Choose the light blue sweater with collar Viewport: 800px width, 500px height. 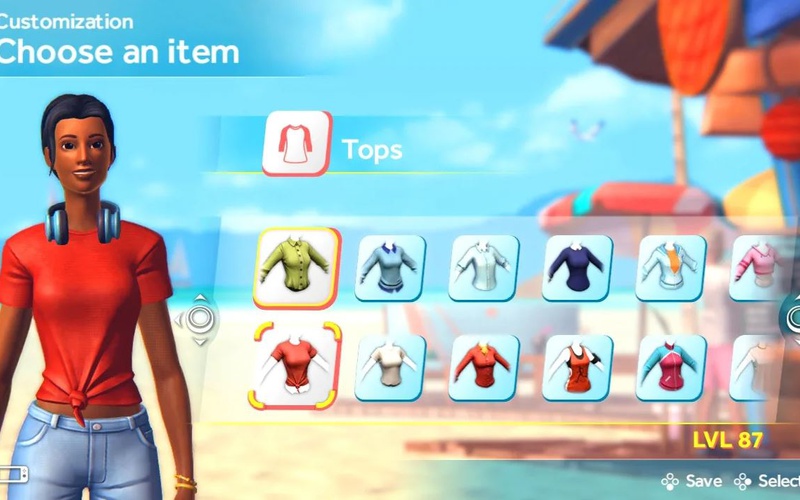pyautogui.click(x=390, y=268)
